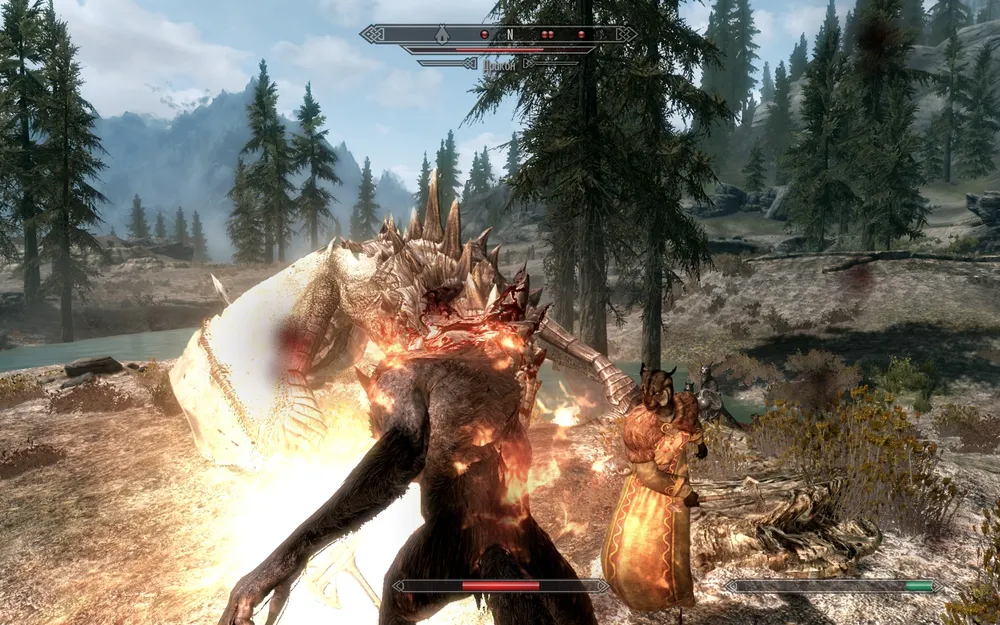Select the house location marker on the compass

[x=442, y=34]
